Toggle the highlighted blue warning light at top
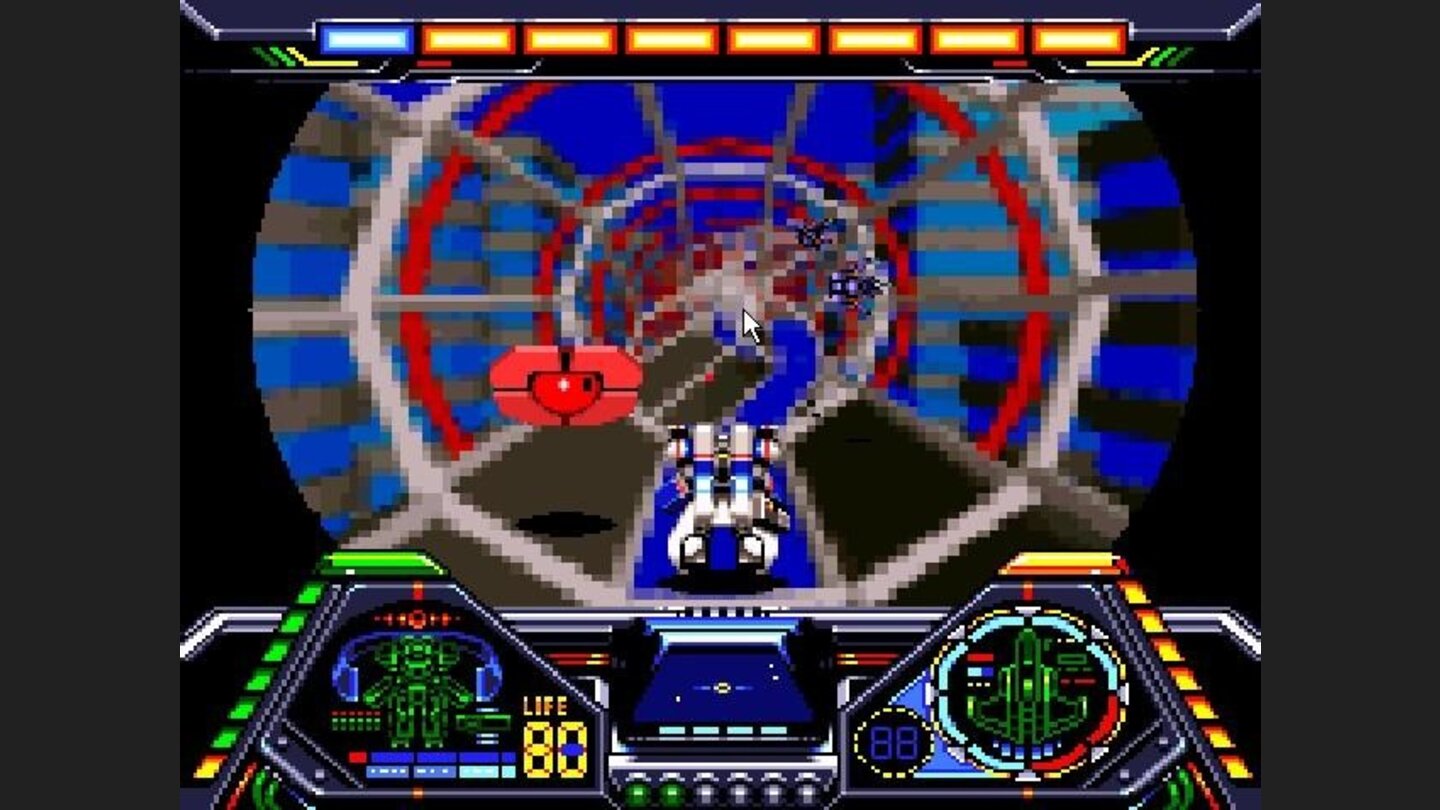This screenshot has height=810, width=1440. [x=367, y=37]
